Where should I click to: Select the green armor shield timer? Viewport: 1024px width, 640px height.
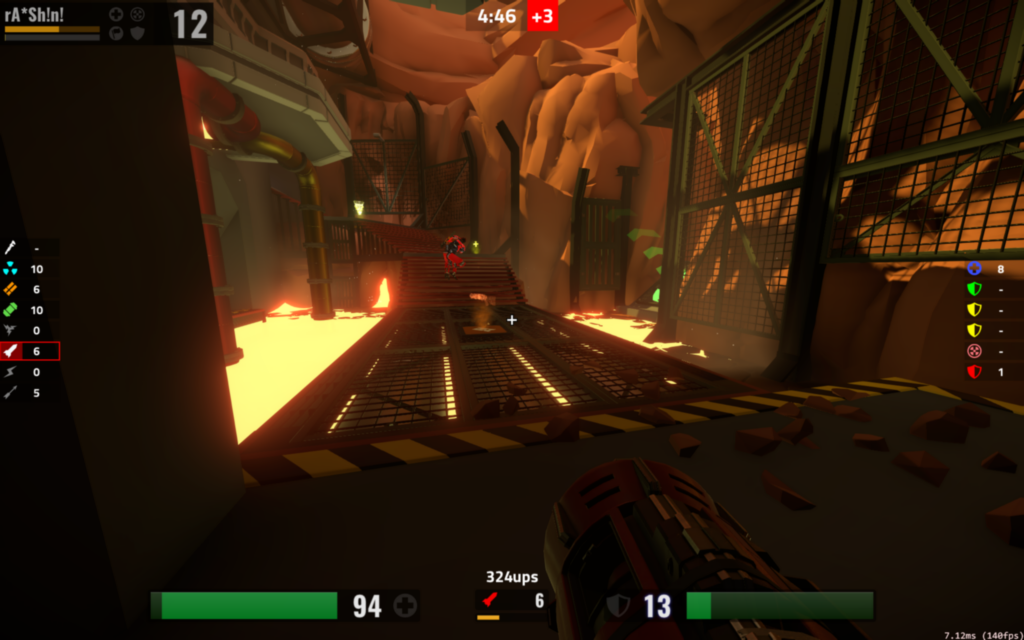974,289
